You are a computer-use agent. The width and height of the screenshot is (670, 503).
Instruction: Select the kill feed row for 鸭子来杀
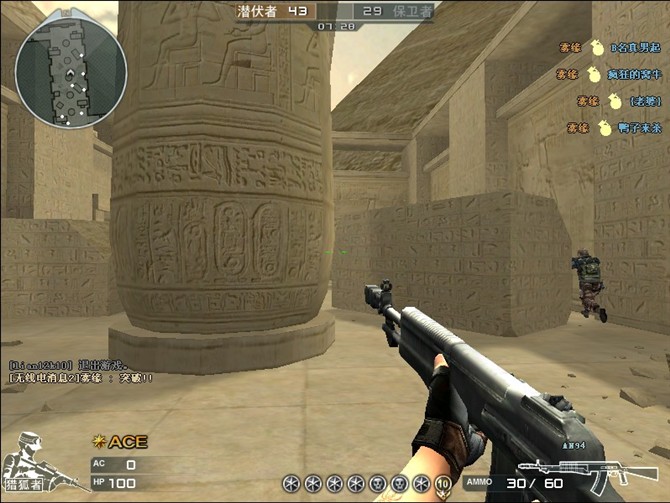point(610,128)
